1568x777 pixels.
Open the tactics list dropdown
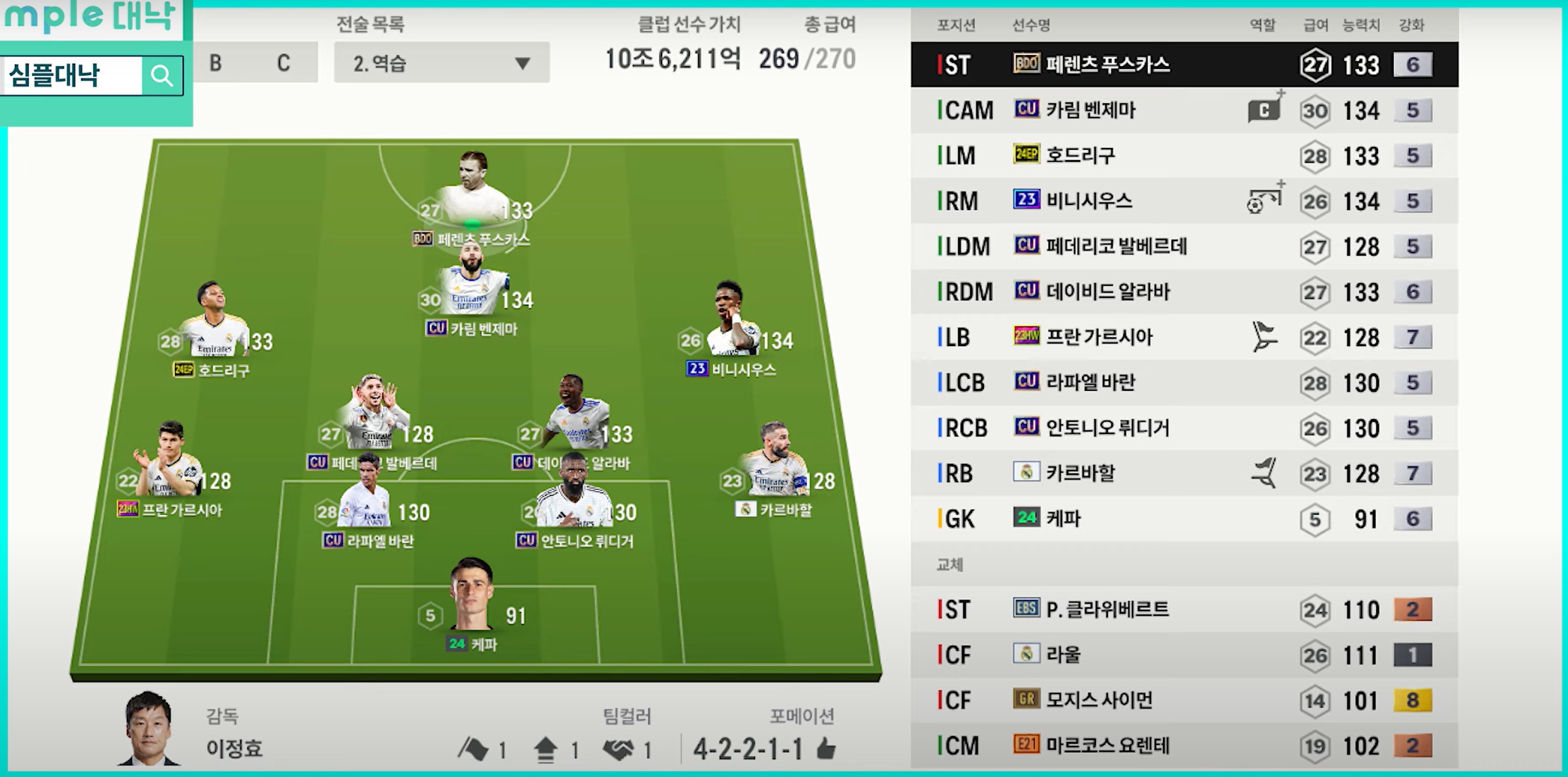(x=441, y=63)
